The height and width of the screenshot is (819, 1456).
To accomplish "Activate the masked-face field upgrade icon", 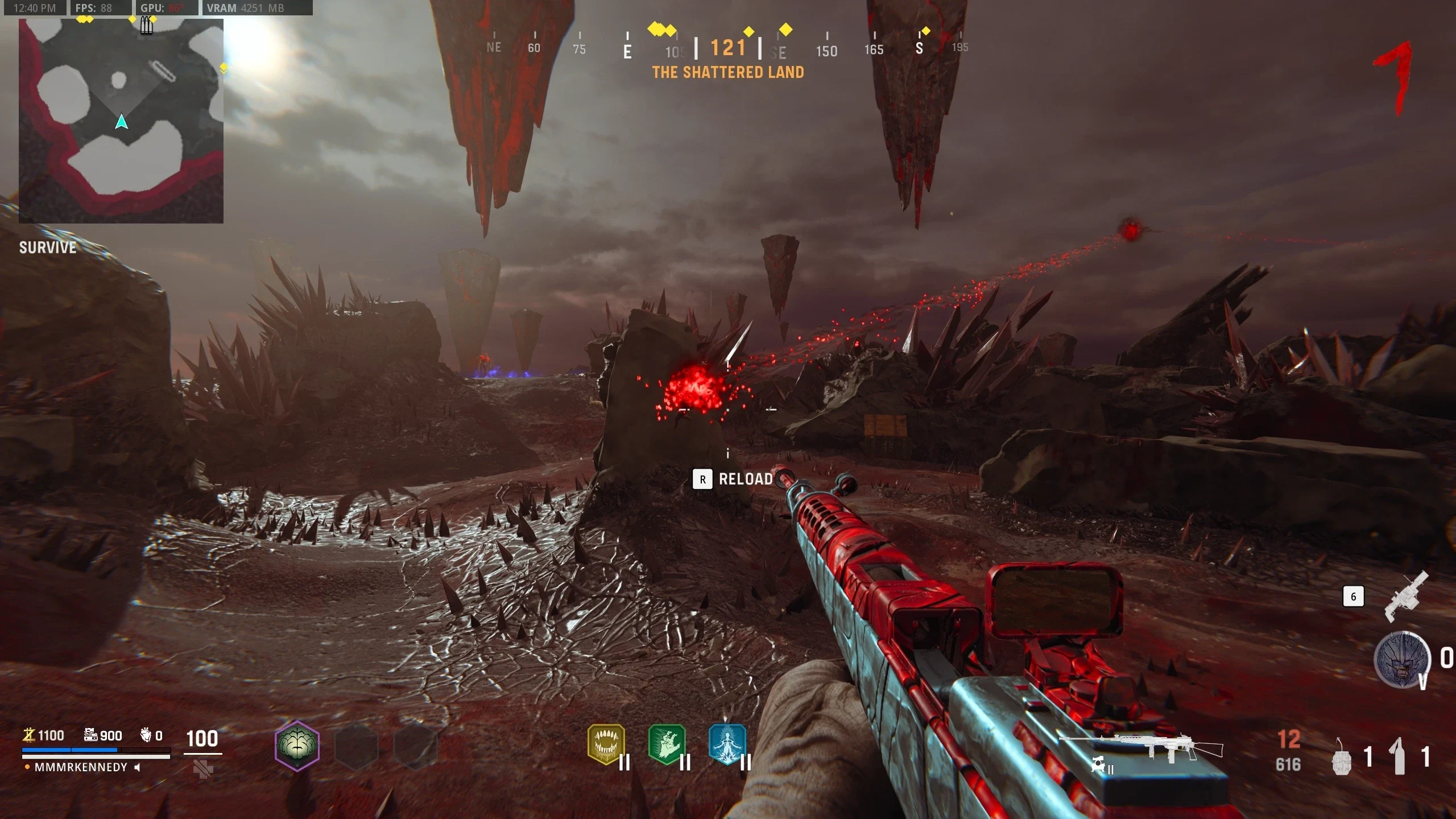I will 1401,660.
